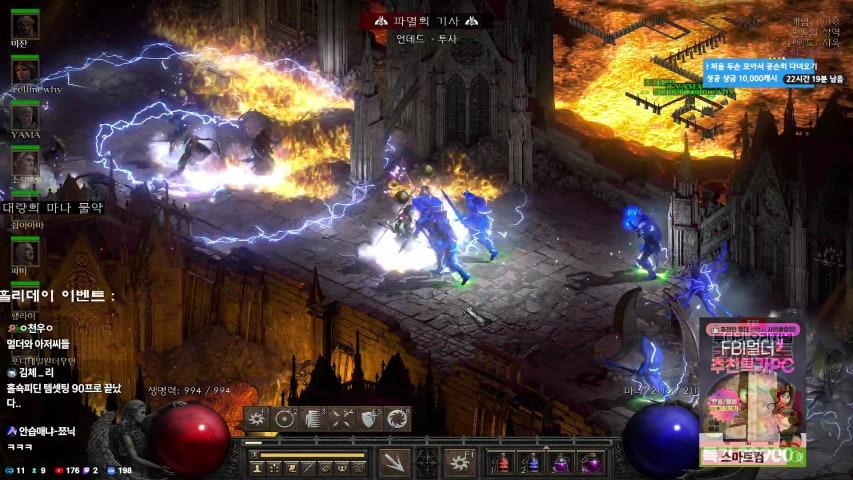
Task: Activate the F6 swirl skill icon
Action: (398, 419)
